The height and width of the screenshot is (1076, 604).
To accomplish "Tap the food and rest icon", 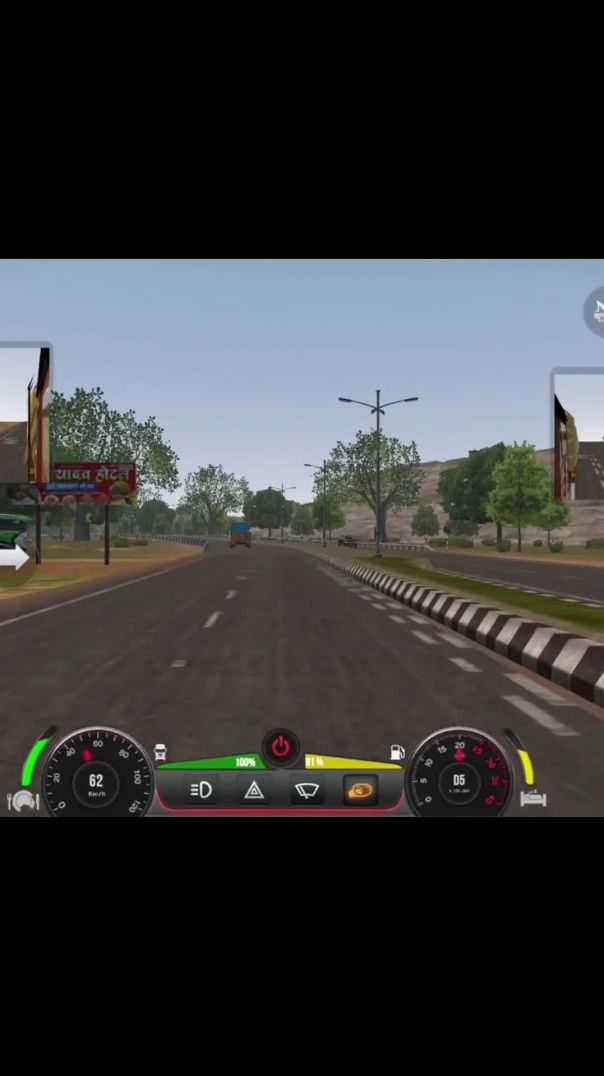I will click(22, 800).
